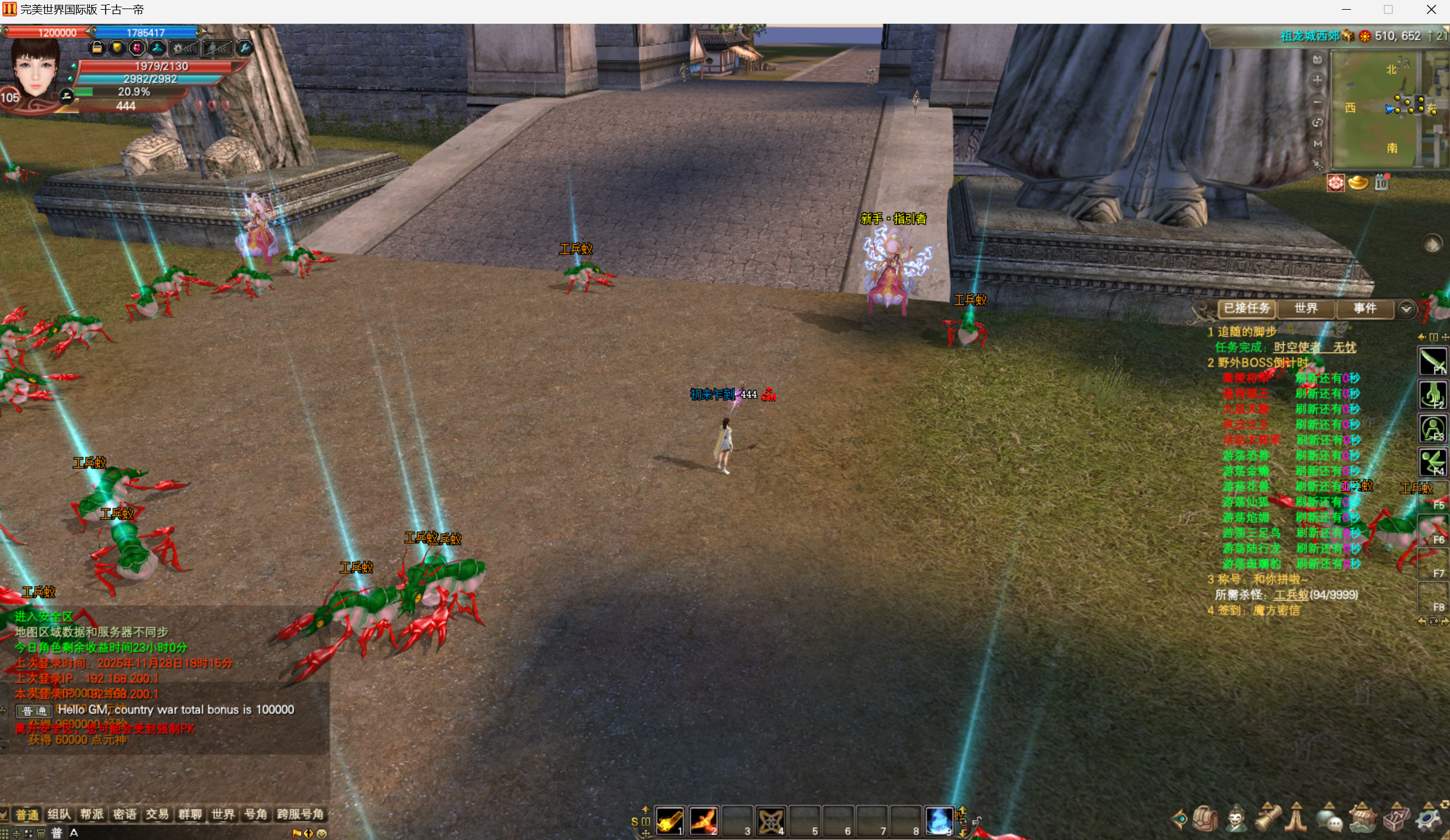
Task: Close the game window
Action: coord(1431,10)
